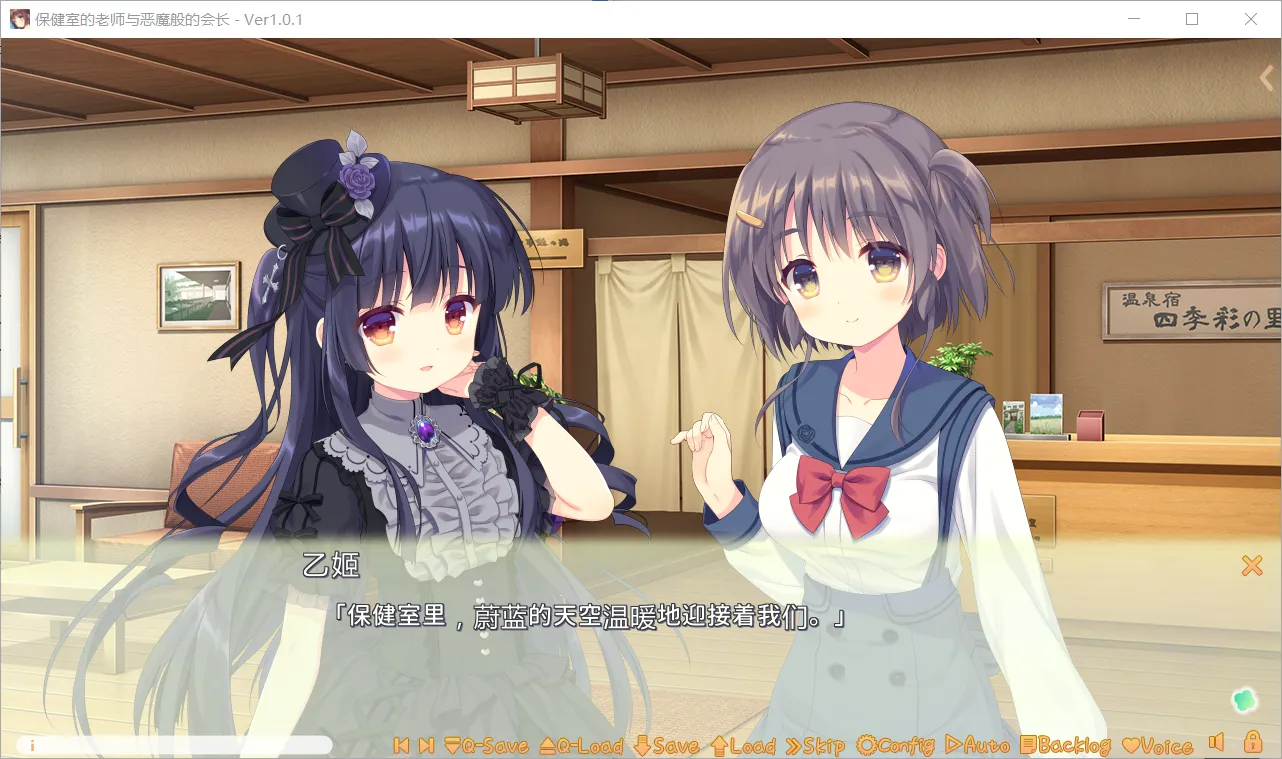
Task: Click the green leaf icon above the toolbar
Action: coord(1244,701)
